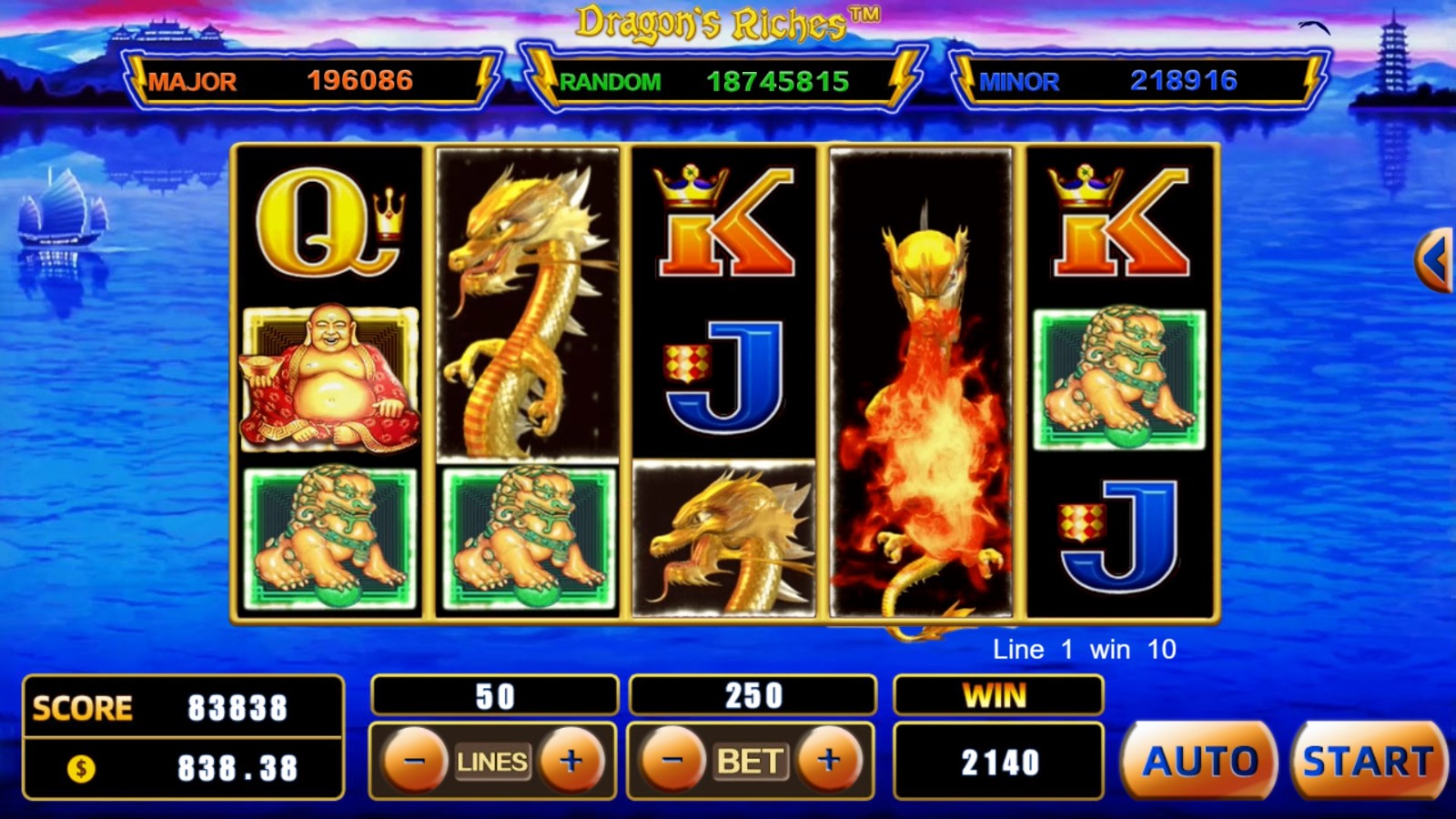Lower the bet with the minus button
This screenshot has width=1456, height=819.
[x=672, y=760]
